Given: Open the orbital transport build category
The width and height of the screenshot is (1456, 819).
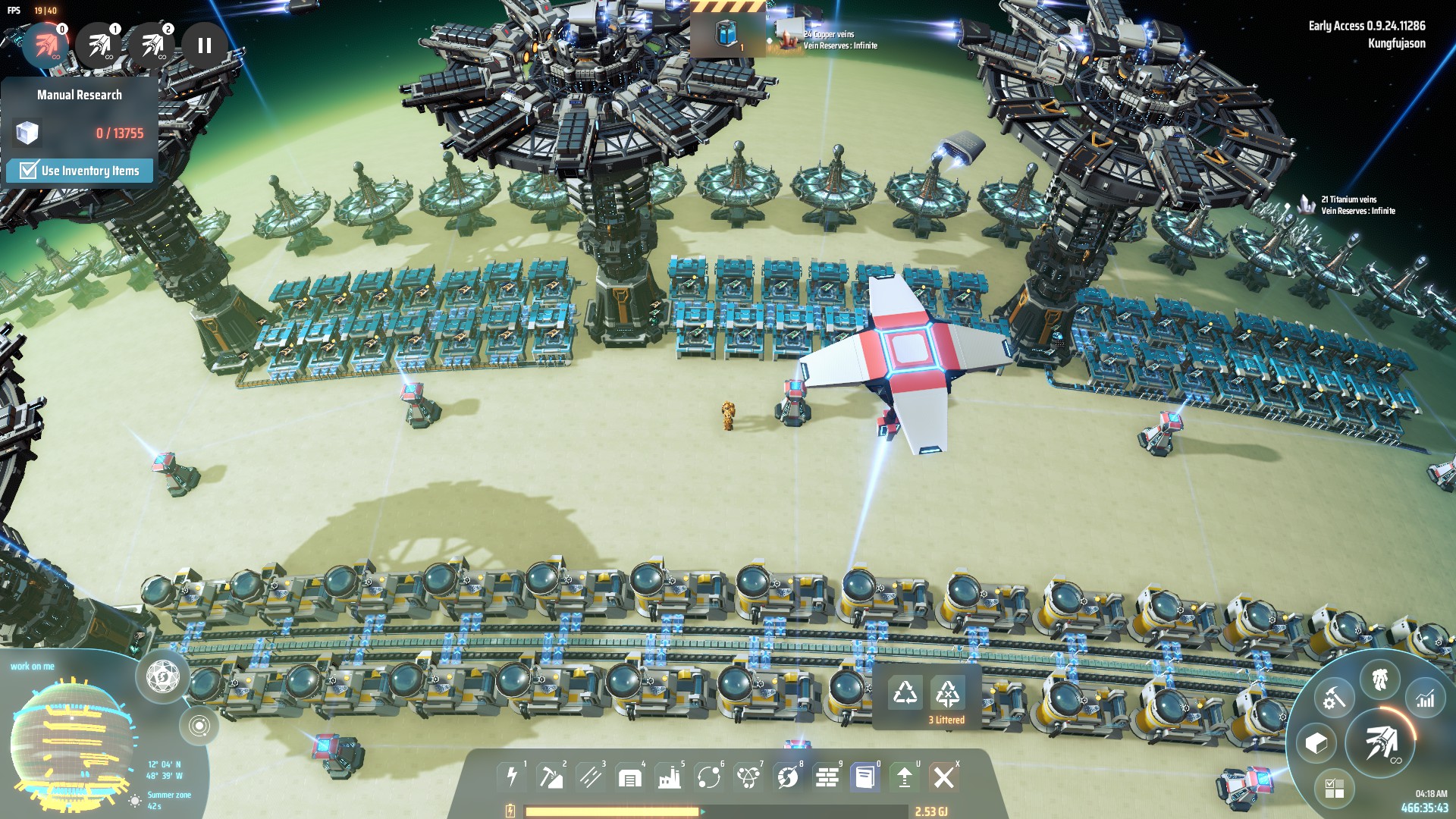Looking at the screenshot, I should coord(708,777).
